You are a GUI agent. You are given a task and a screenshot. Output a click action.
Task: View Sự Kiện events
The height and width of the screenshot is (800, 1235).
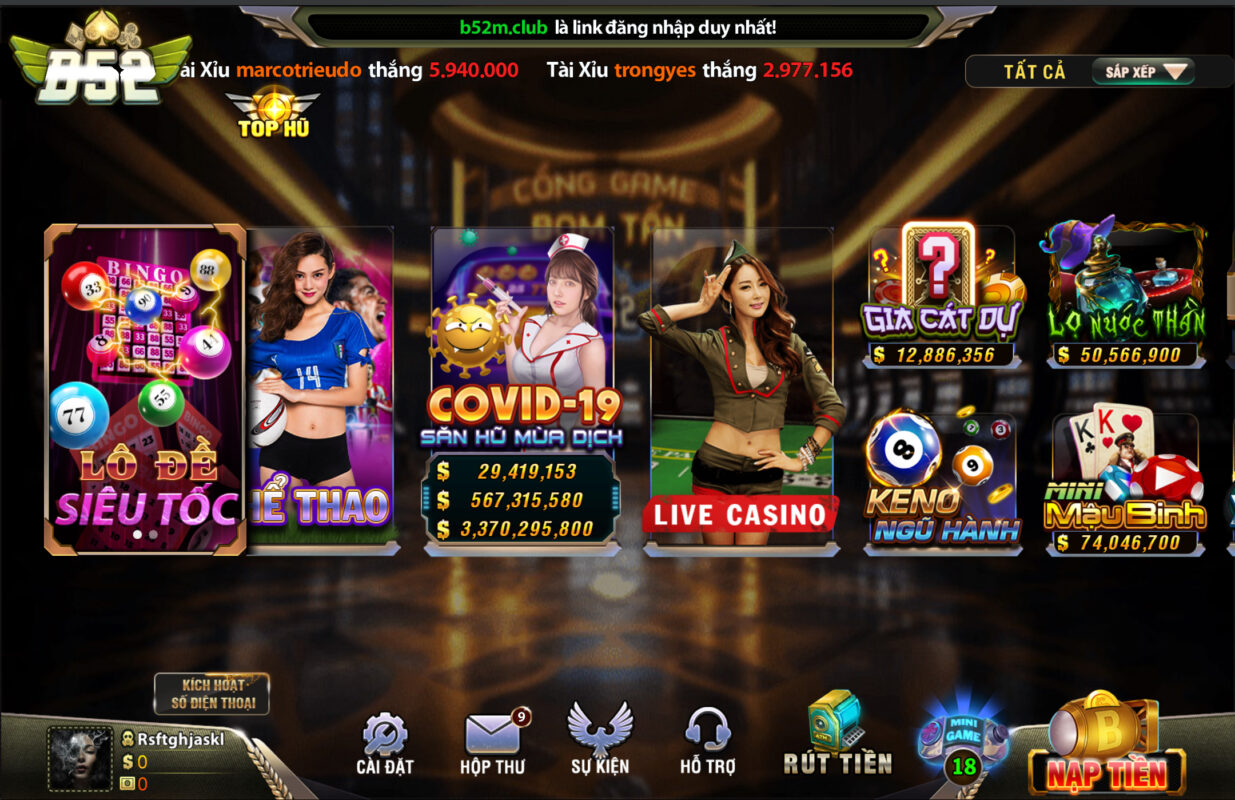pos(600,742)
